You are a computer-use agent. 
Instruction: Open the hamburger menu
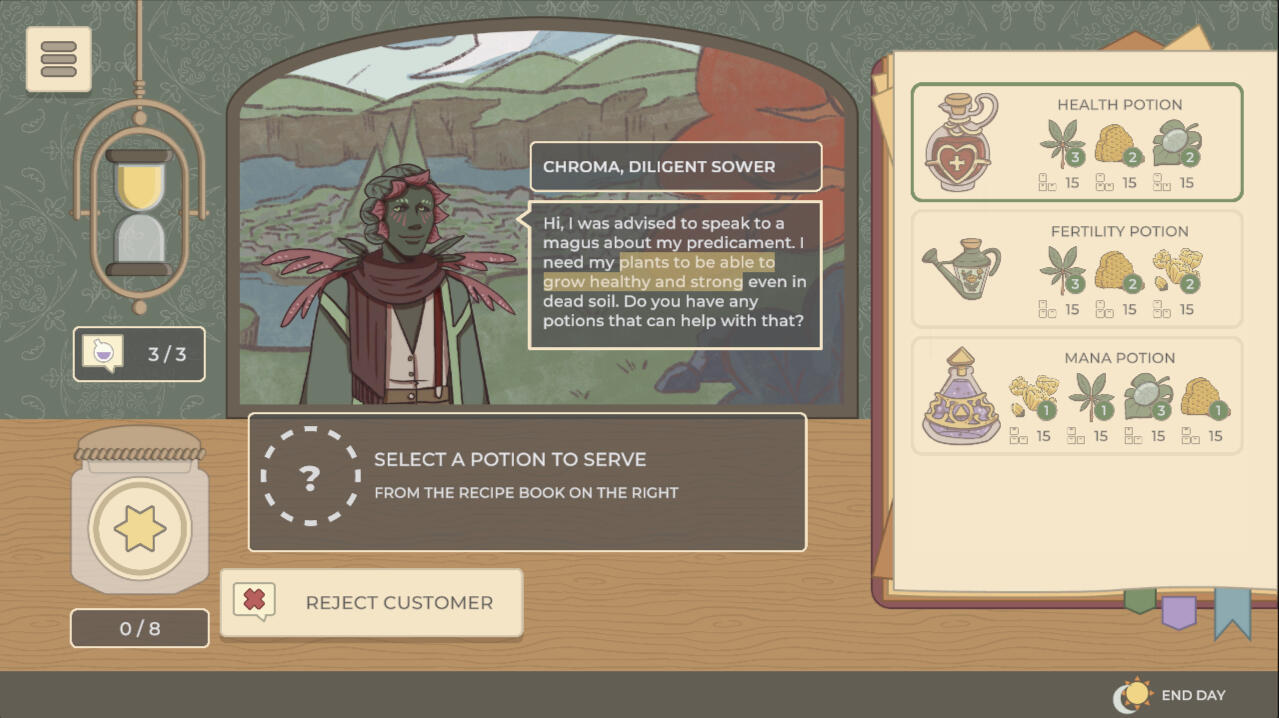[x=58, y=59]
